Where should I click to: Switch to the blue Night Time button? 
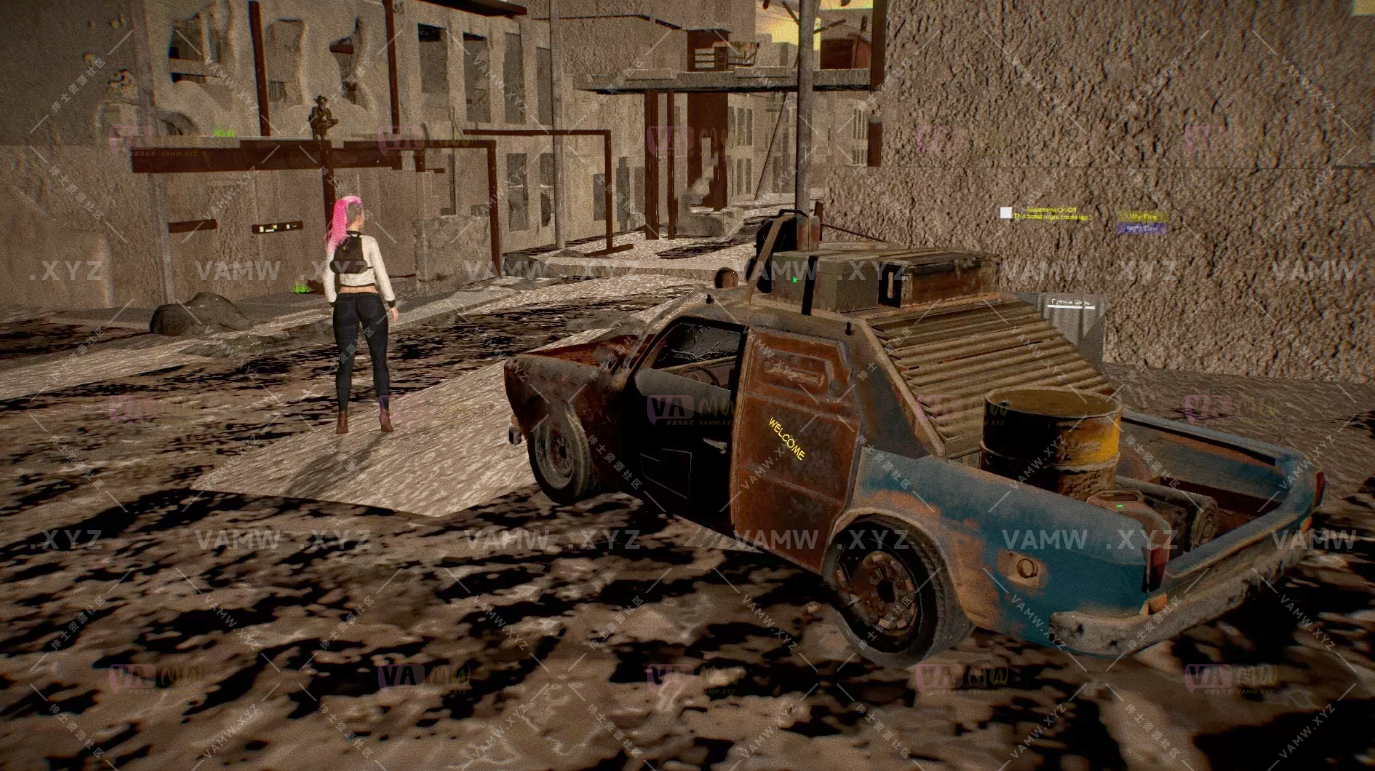[x=1141, y=229]
